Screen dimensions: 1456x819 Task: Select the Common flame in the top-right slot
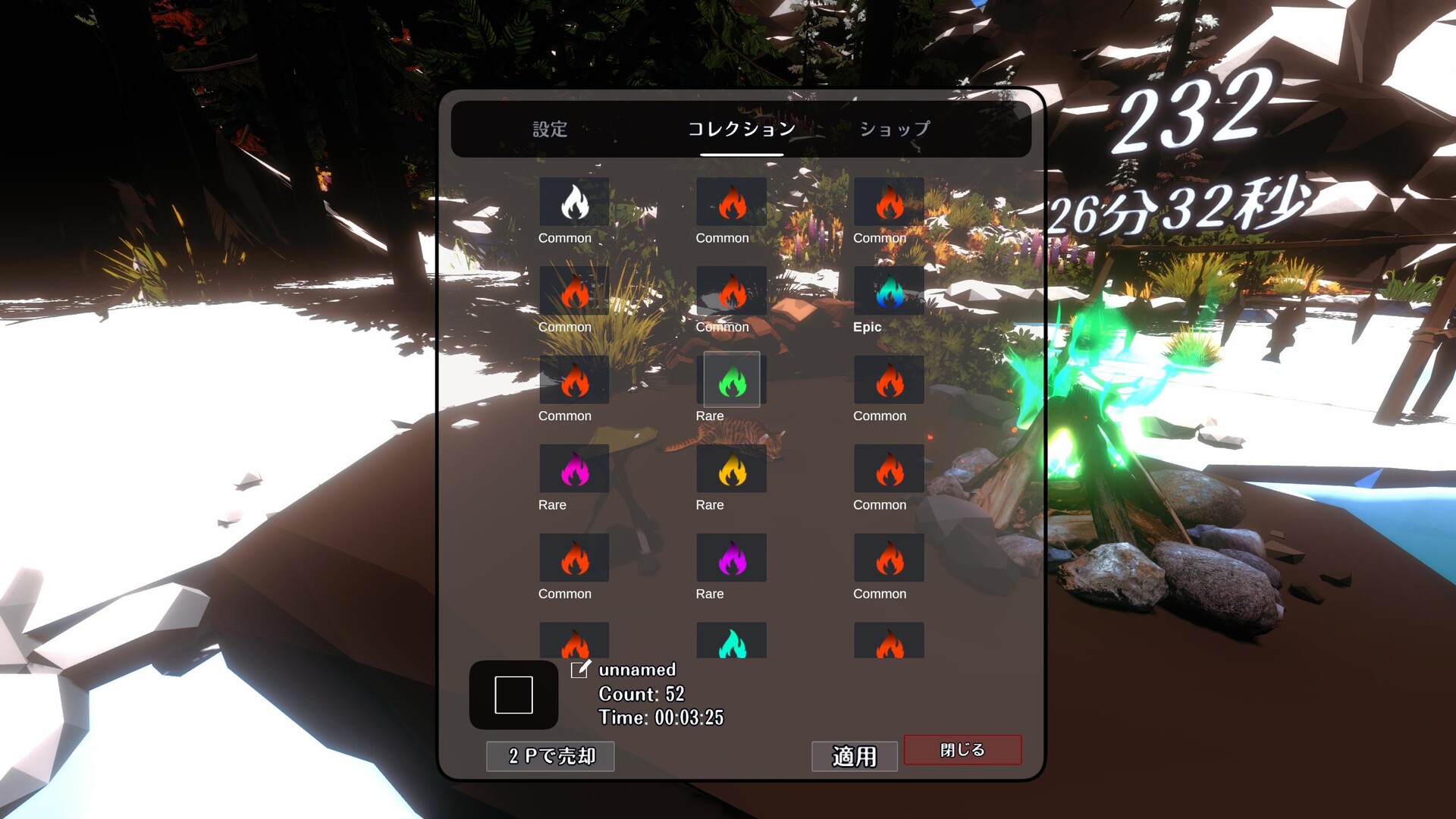pyautogui.click(x=888, y=202)
